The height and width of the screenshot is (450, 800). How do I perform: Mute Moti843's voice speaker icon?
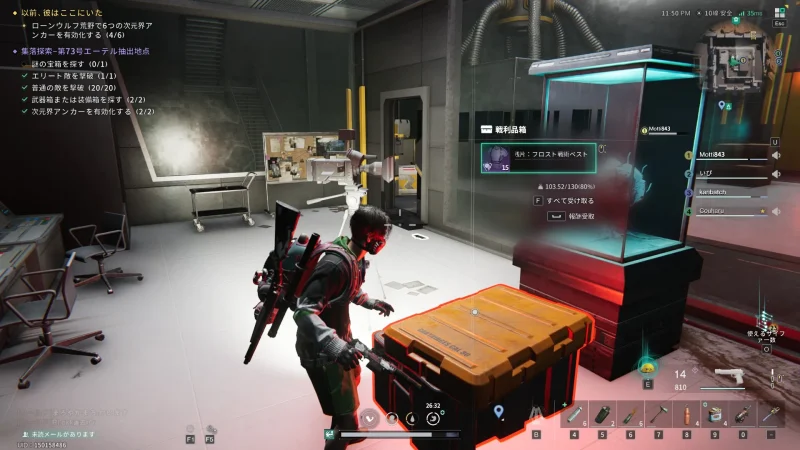776,155
